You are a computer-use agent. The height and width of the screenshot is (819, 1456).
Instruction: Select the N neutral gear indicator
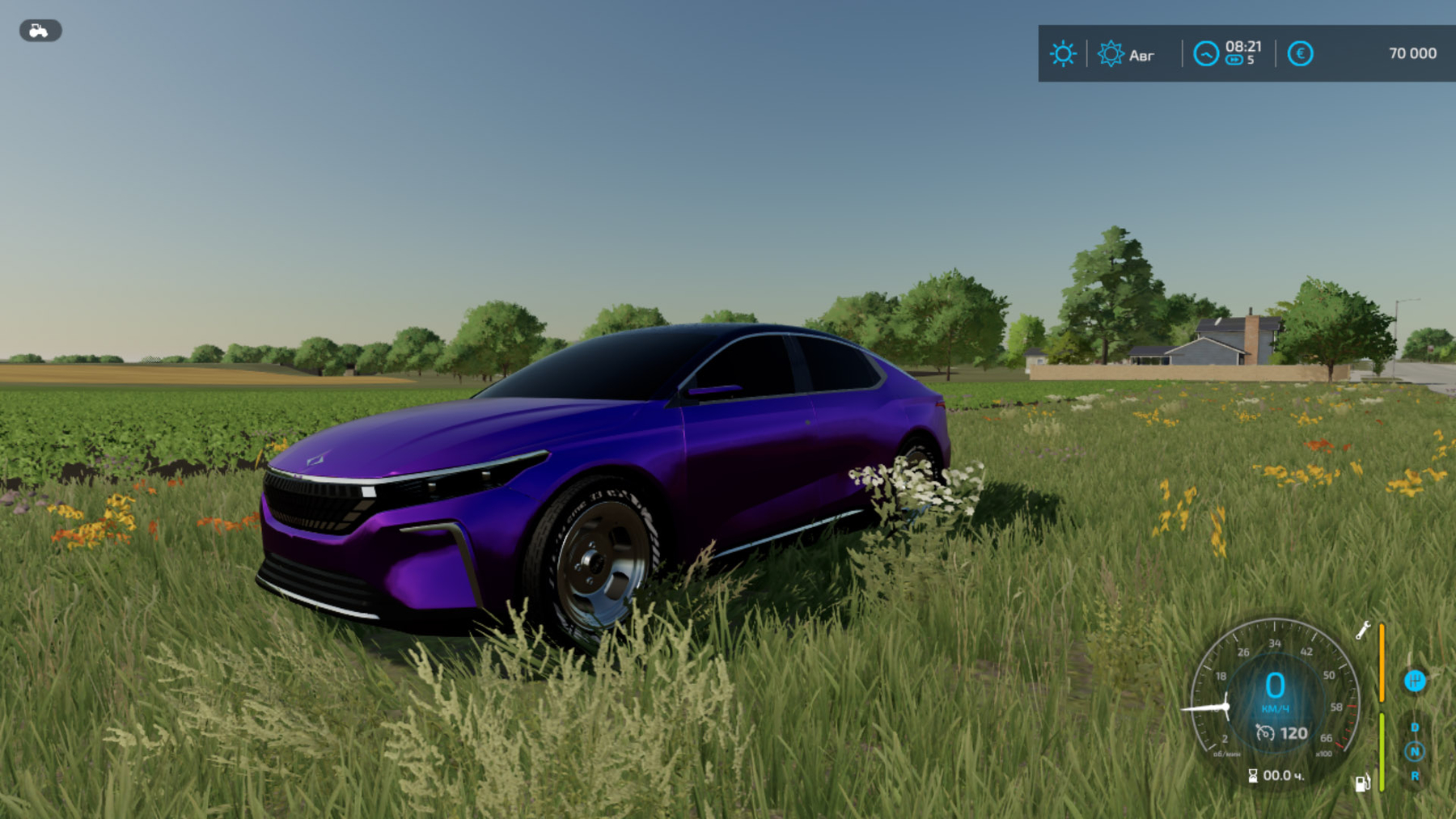1415,752
